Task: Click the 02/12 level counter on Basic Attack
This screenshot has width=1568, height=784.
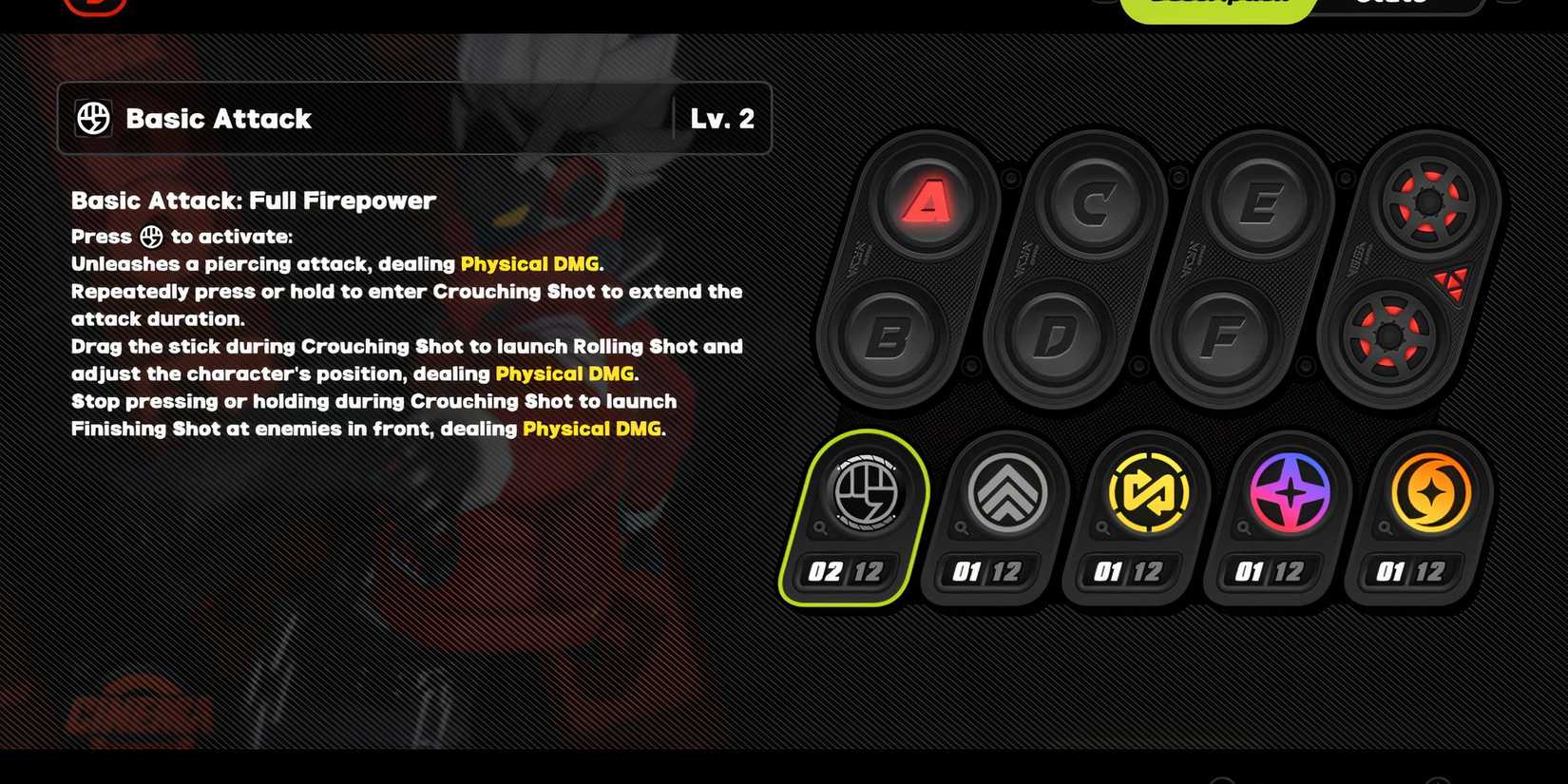Action: point(846,572)
